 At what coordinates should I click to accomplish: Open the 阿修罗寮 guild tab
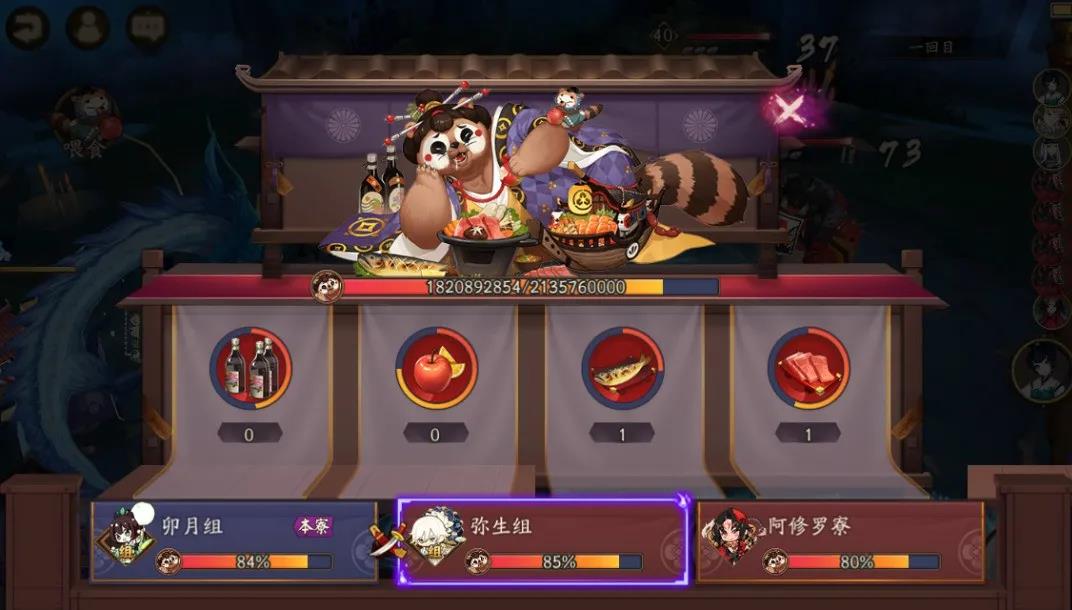point(840,541)
